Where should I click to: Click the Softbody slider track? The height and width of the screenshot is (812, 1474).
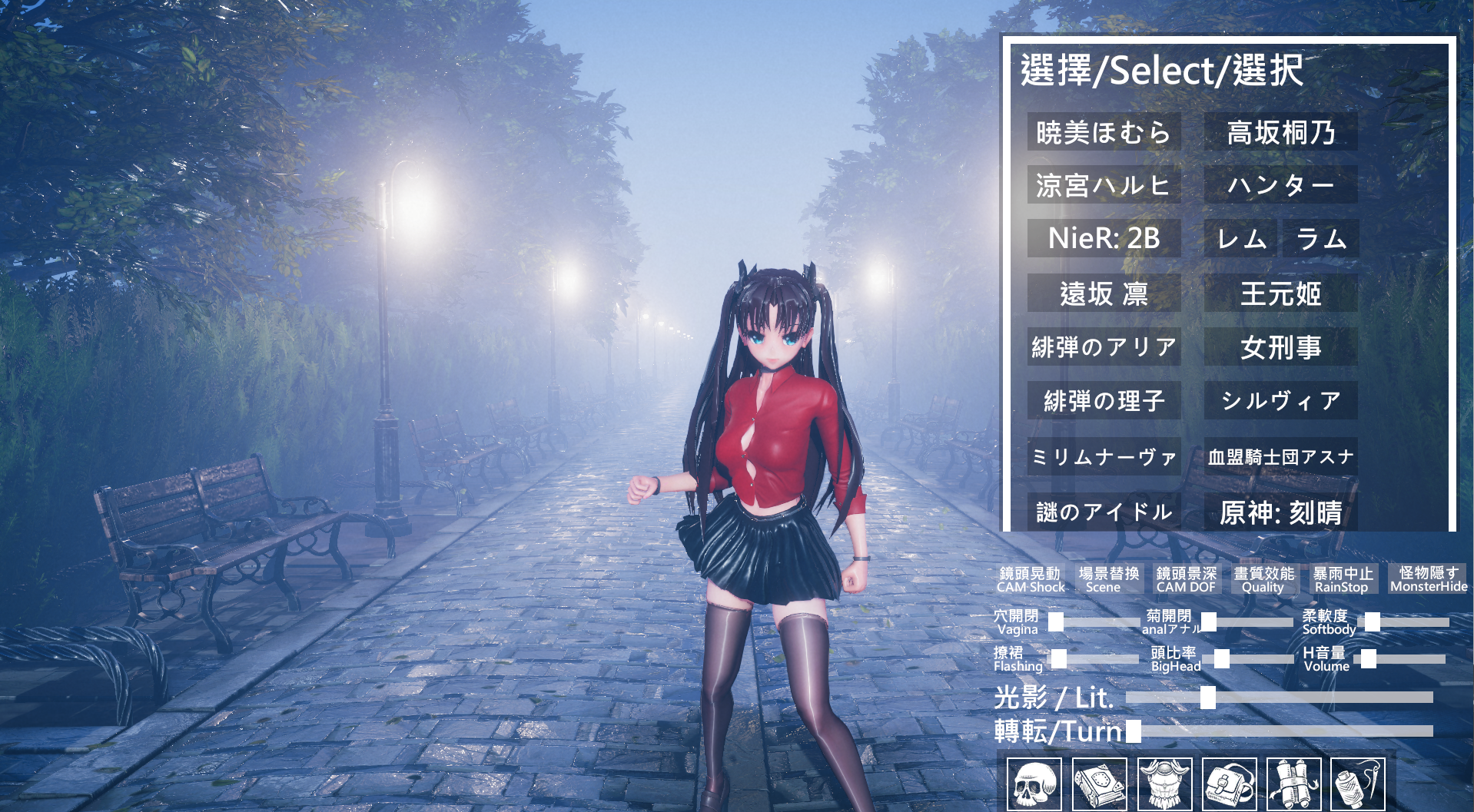[1406, 622]
